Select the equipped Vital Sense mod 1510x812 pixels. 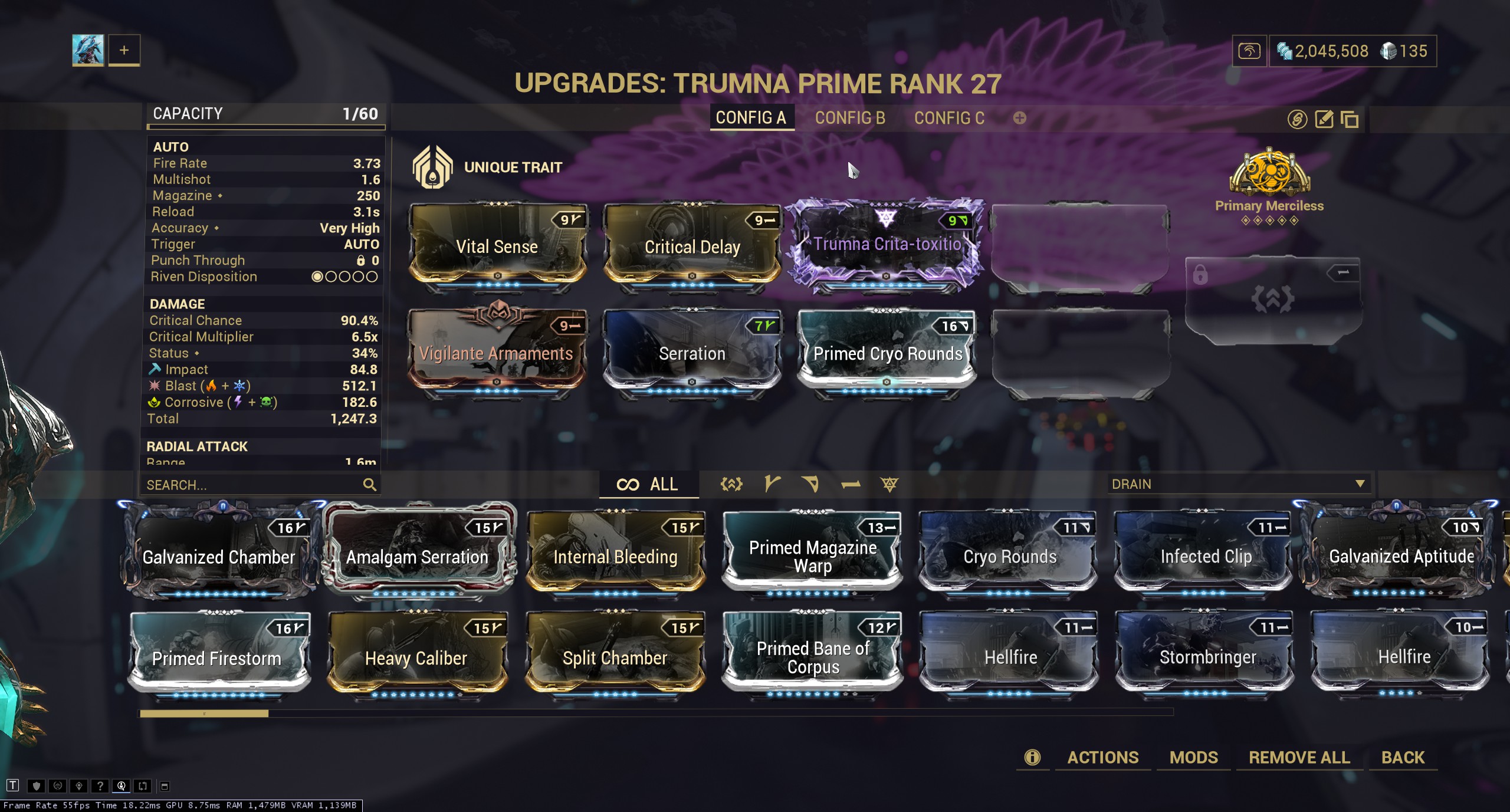[x=497, y=246]
